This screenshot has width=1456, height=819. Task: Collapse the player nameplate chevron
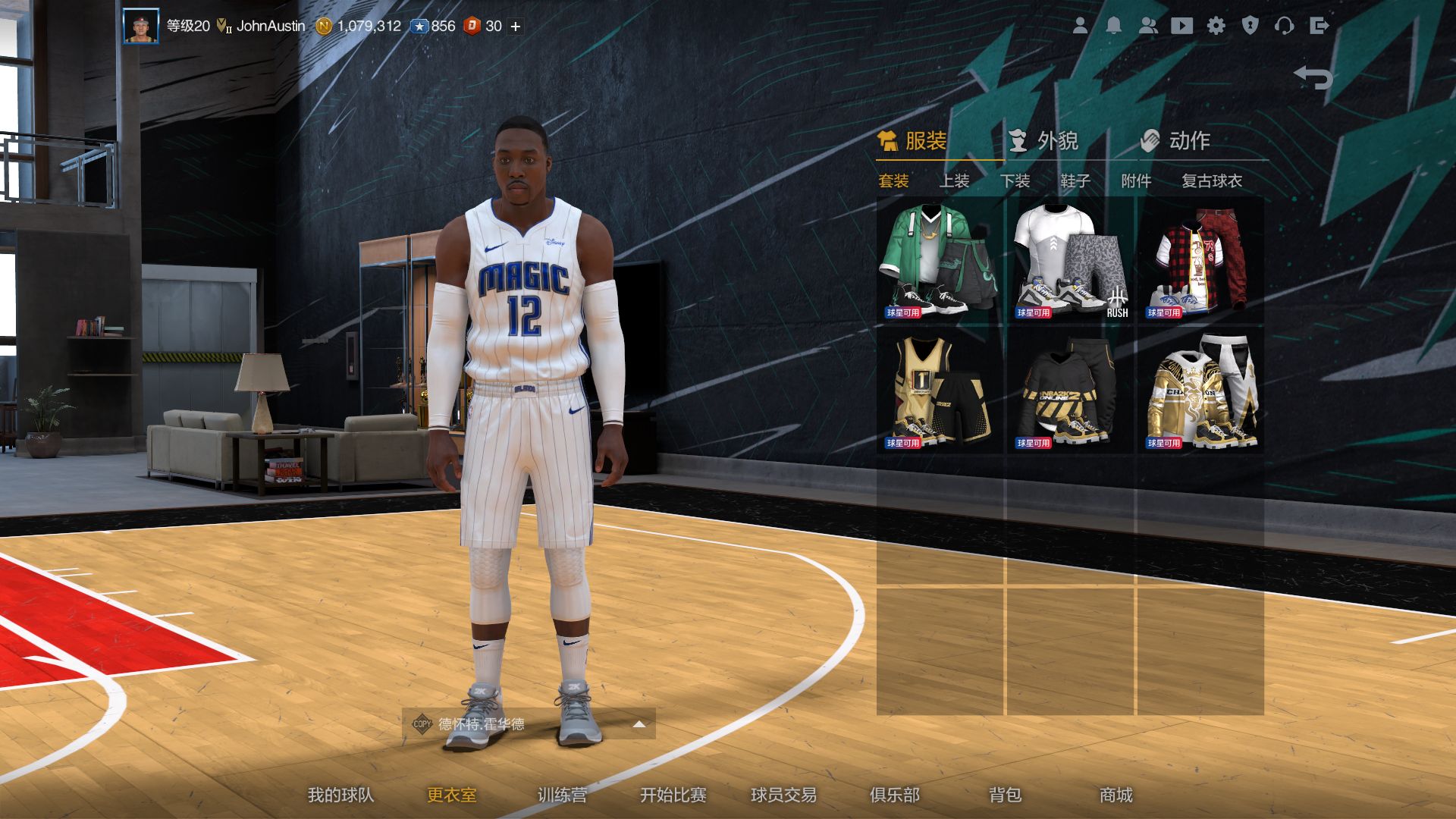[x=639, y=724]
